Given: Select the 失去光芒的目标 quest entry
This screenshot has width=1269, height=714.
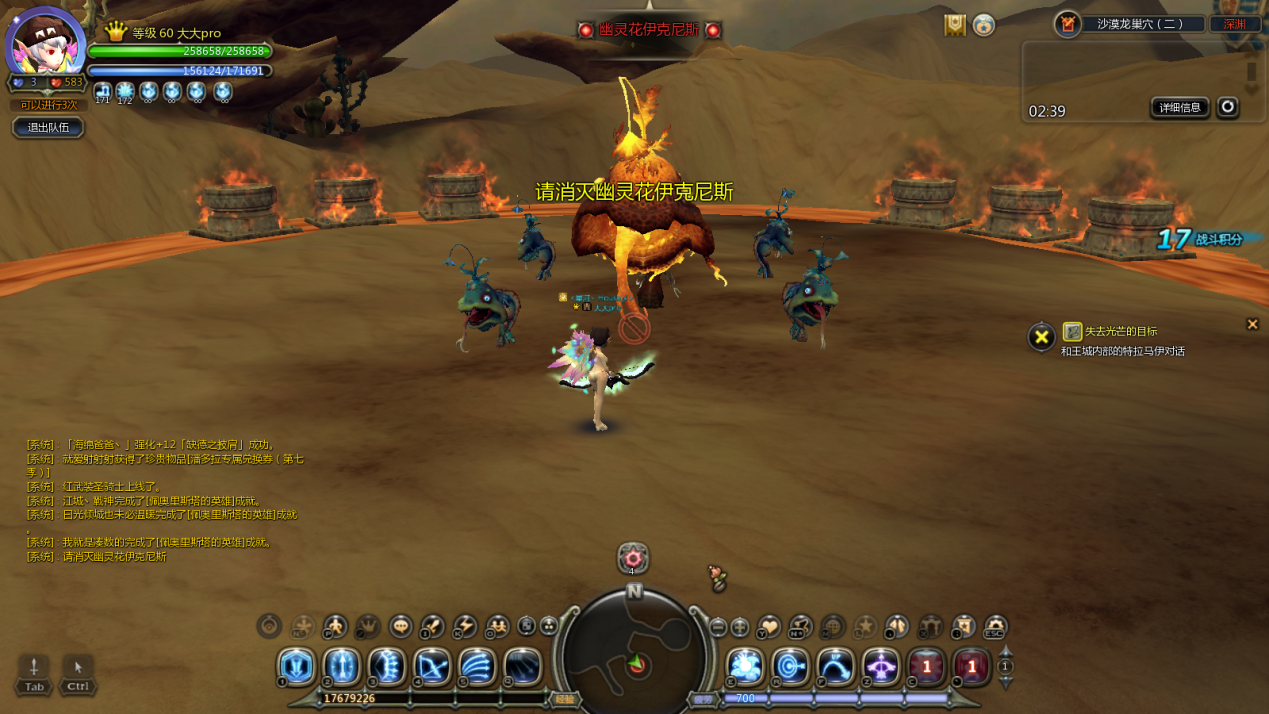Looking at the screenshot, I should 1120,331.
